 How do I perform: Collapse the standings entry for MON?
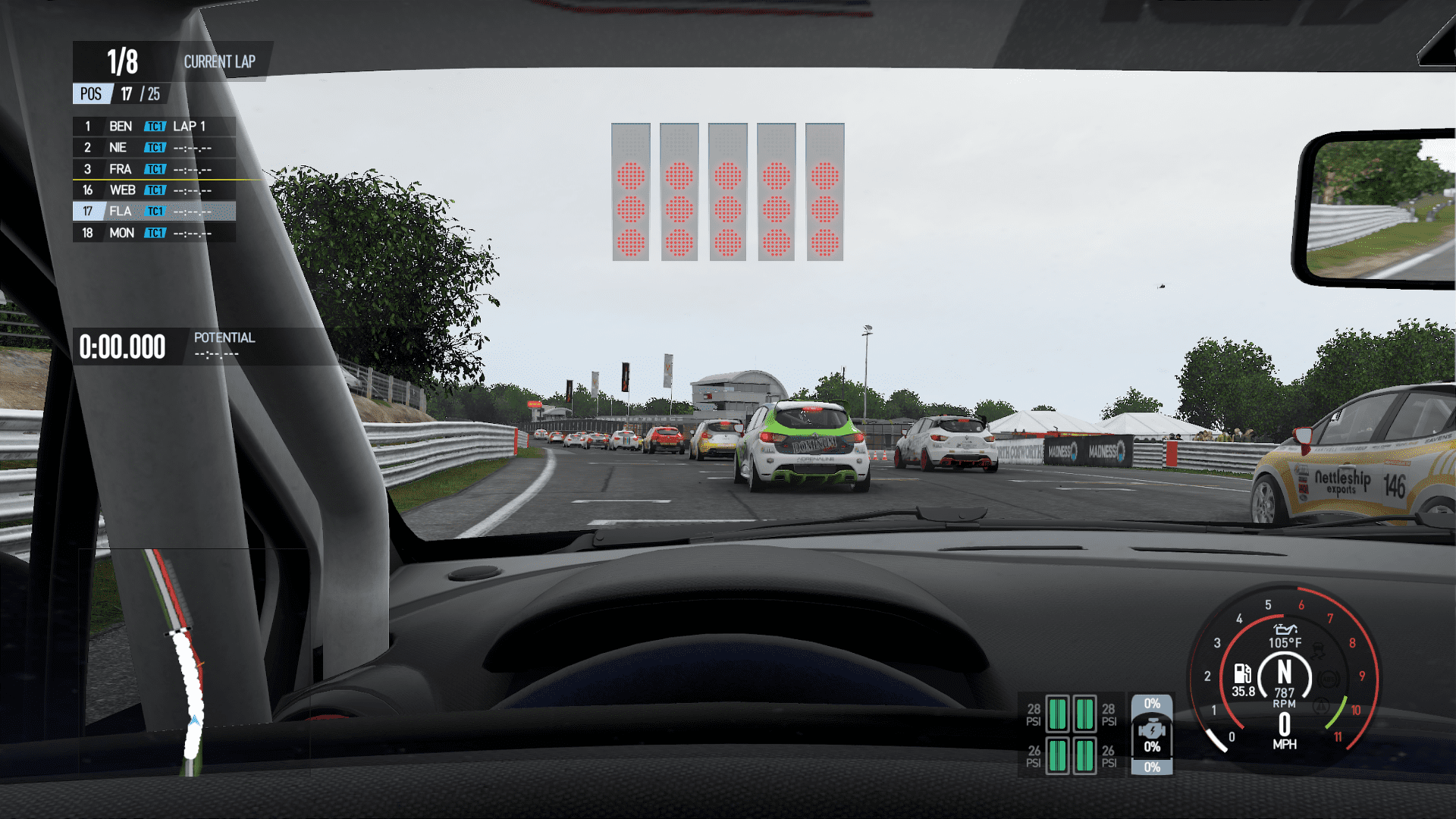click(x=152, y=233)
